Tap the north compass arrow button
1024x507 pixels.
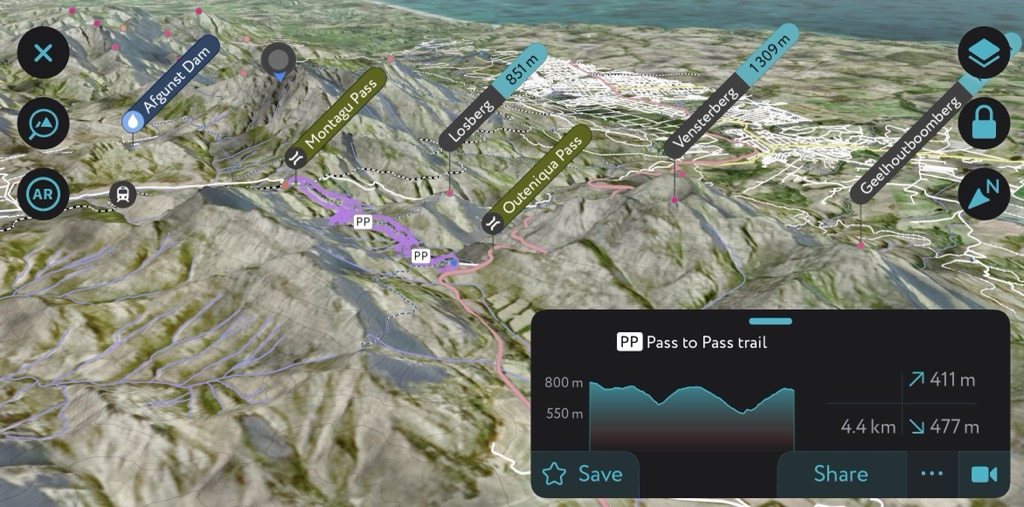coord(984,195)
